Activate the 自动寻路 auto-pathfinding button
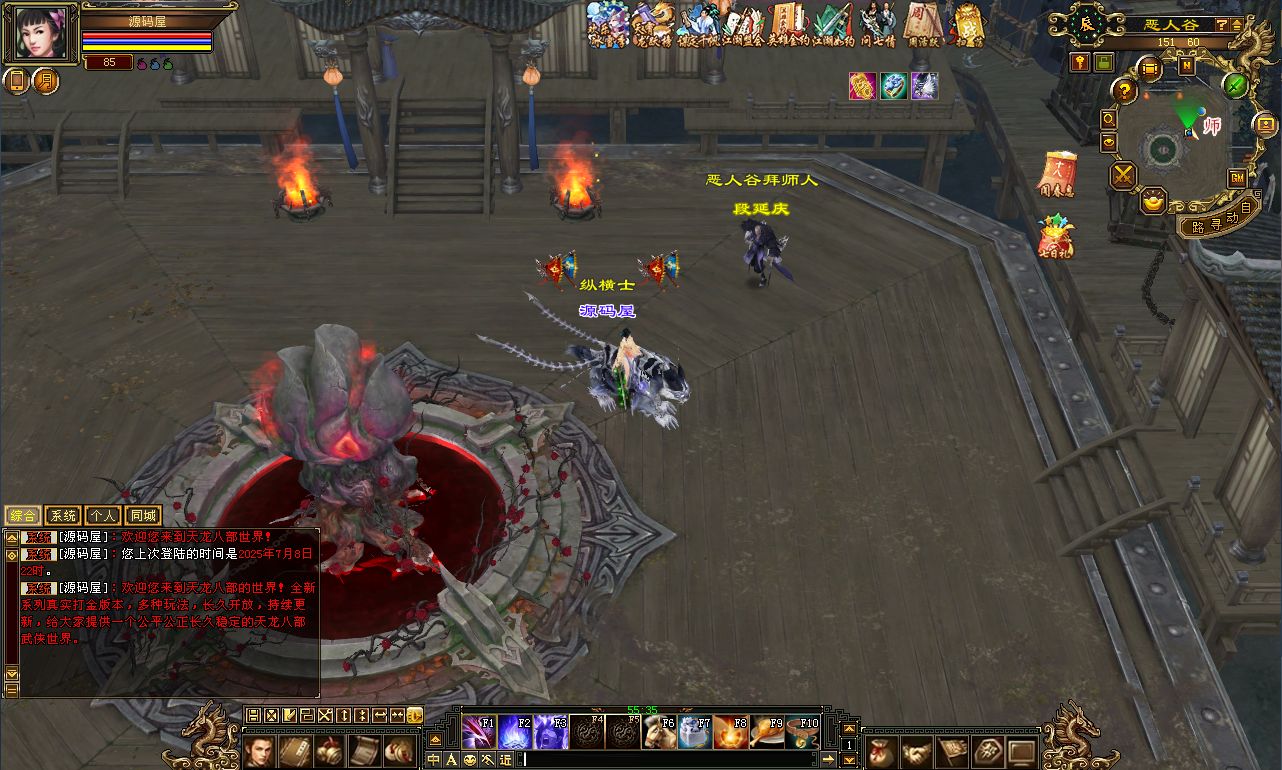The width and height of the screenshot is (1282, 770). [1212, 221]
